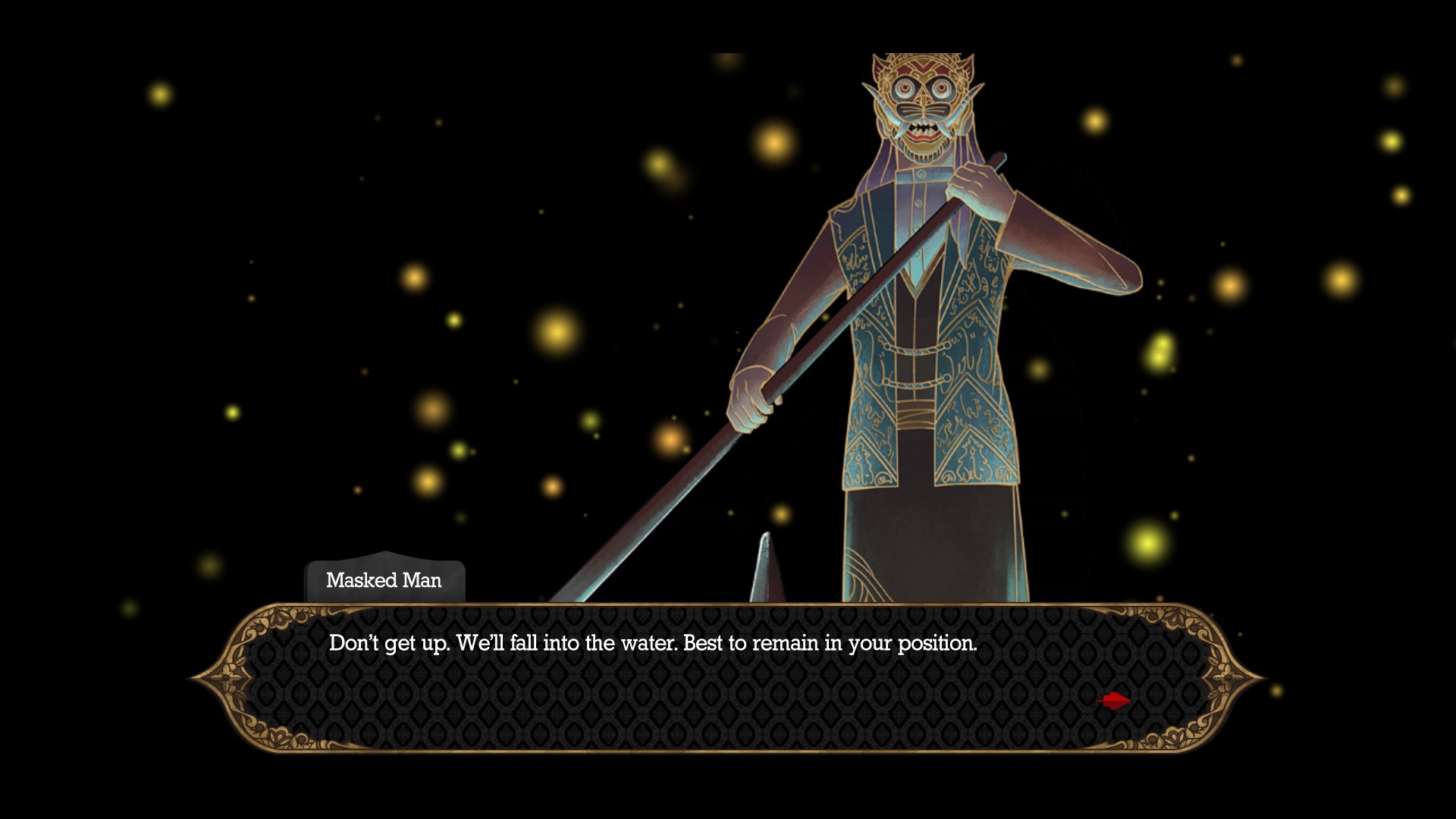
Task: Advance dialogue with the red arrow
Action: pos(1114,701)
